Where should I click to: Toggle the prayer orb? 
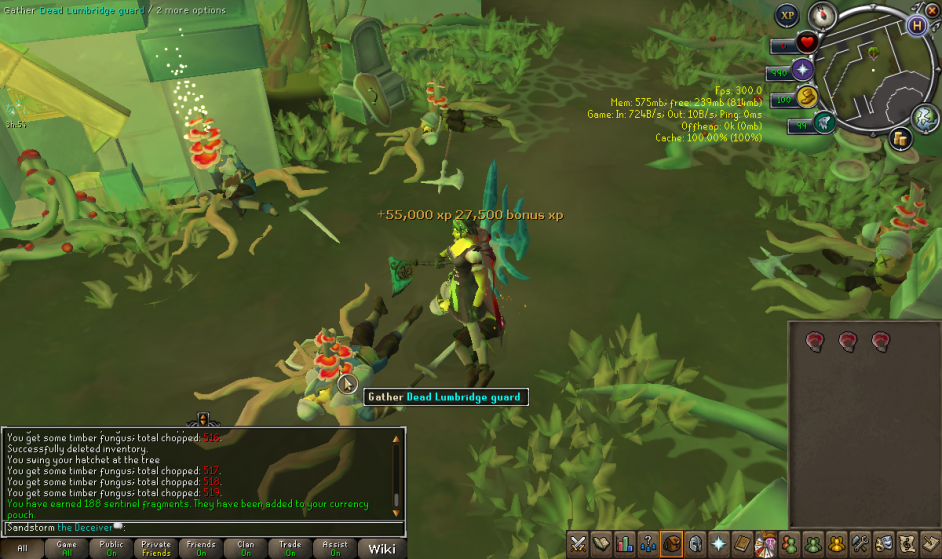pos(803,69)
